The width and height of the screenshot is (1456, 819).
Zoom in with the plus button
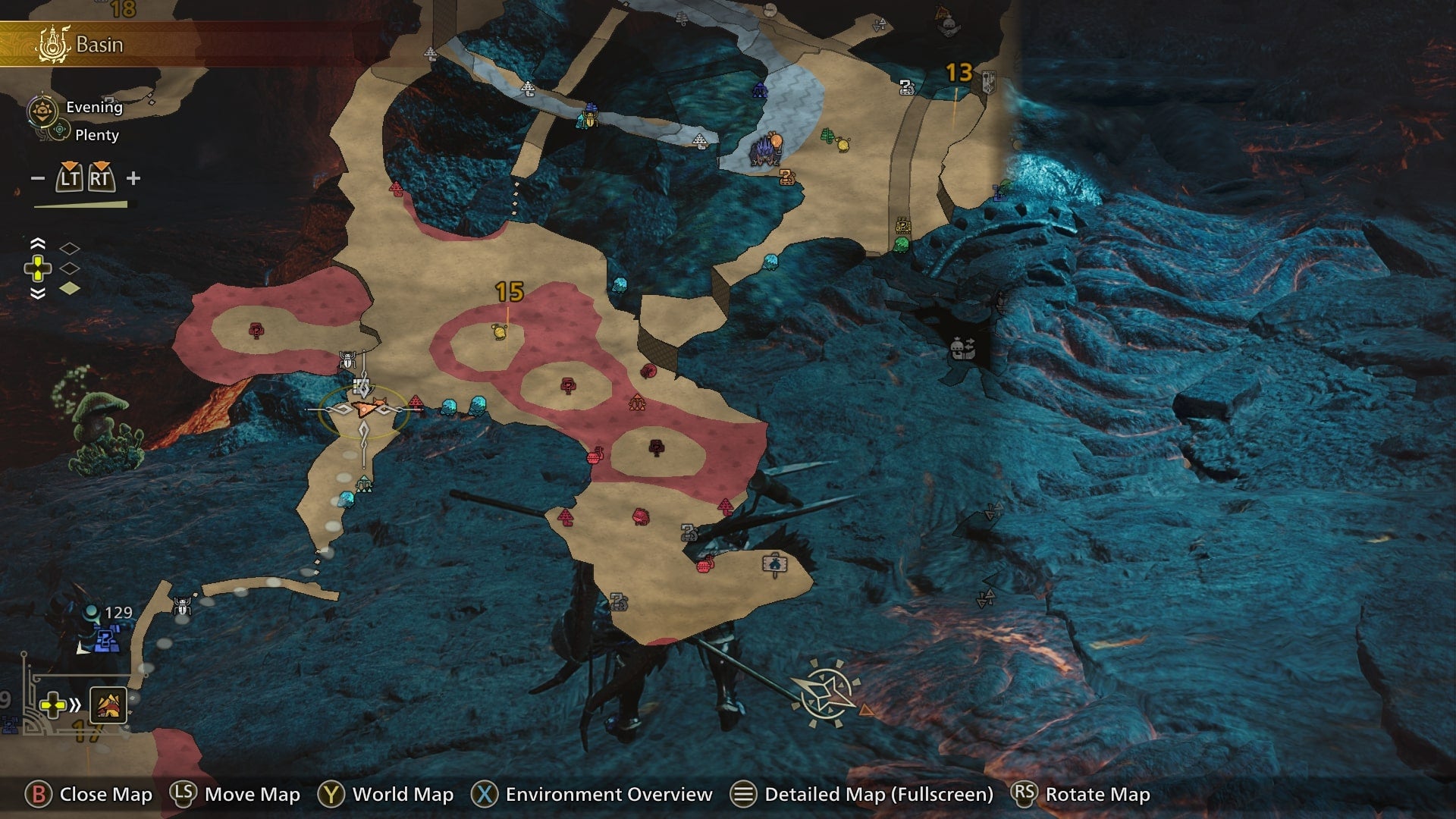pyautogui.click(x=133, y=179)
